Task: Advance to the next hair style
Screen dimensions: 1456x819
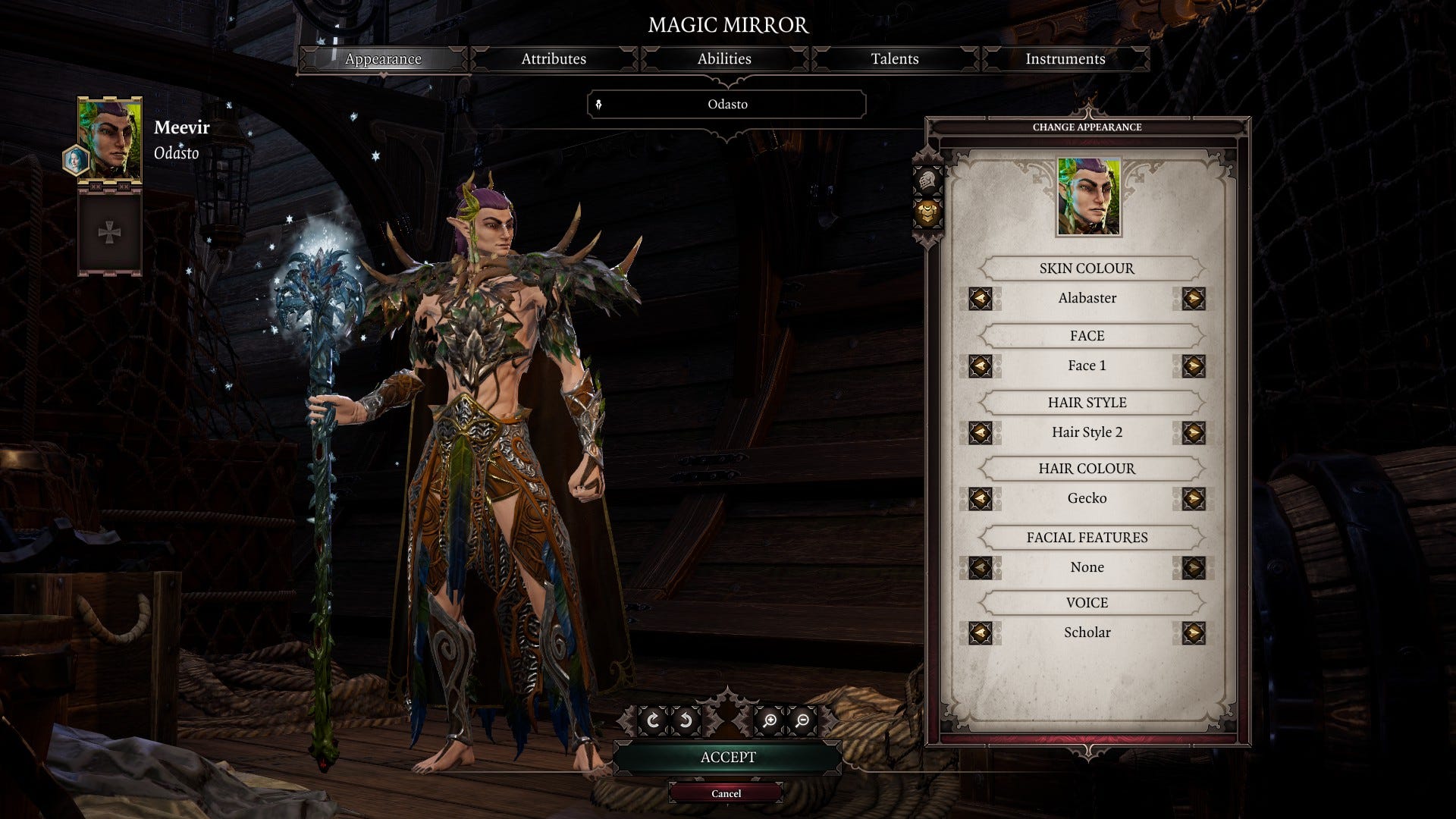Action: (1193, 433)
